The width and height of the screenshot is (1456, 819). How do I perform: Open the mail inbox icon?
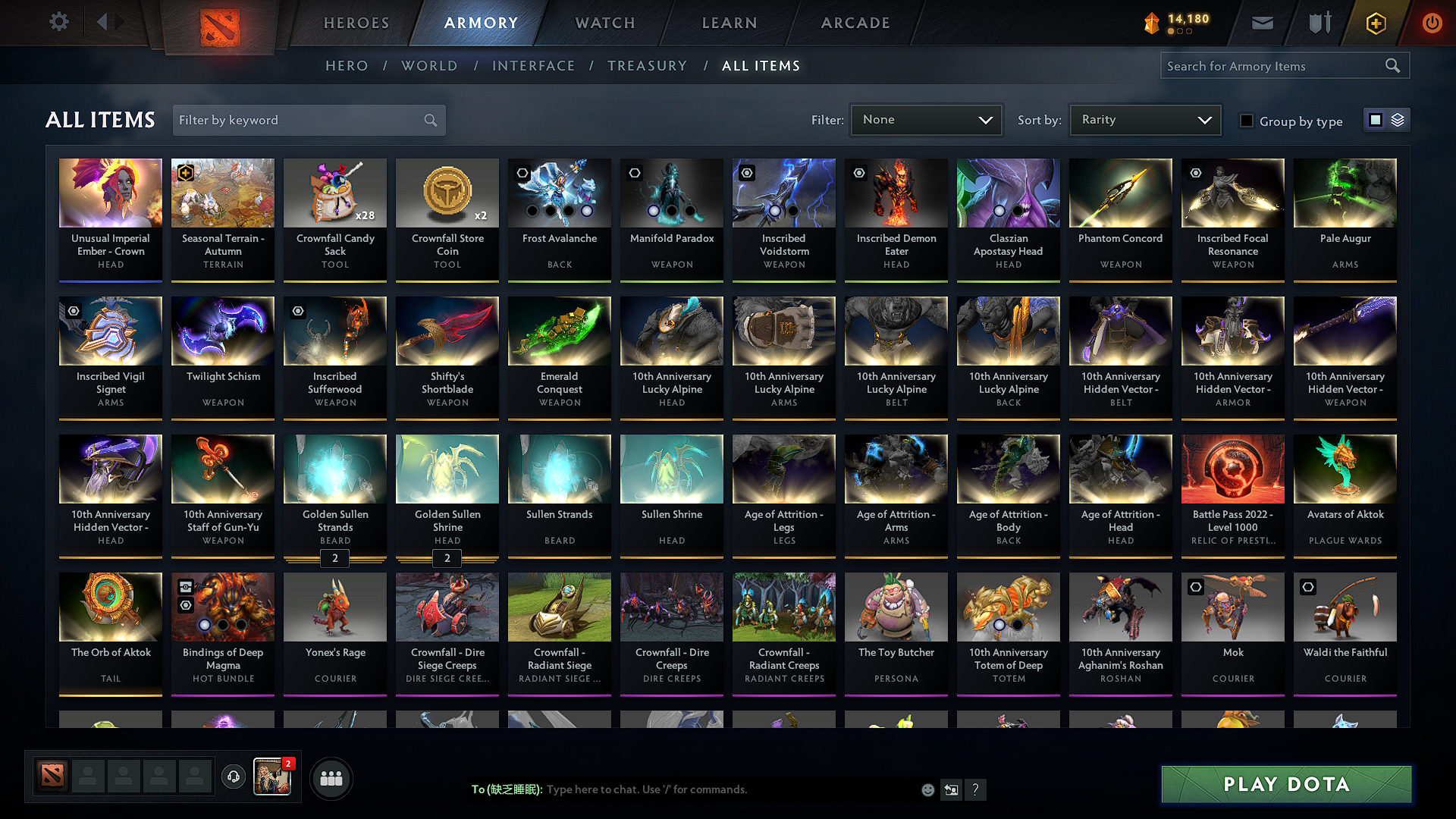(1262, 23)
